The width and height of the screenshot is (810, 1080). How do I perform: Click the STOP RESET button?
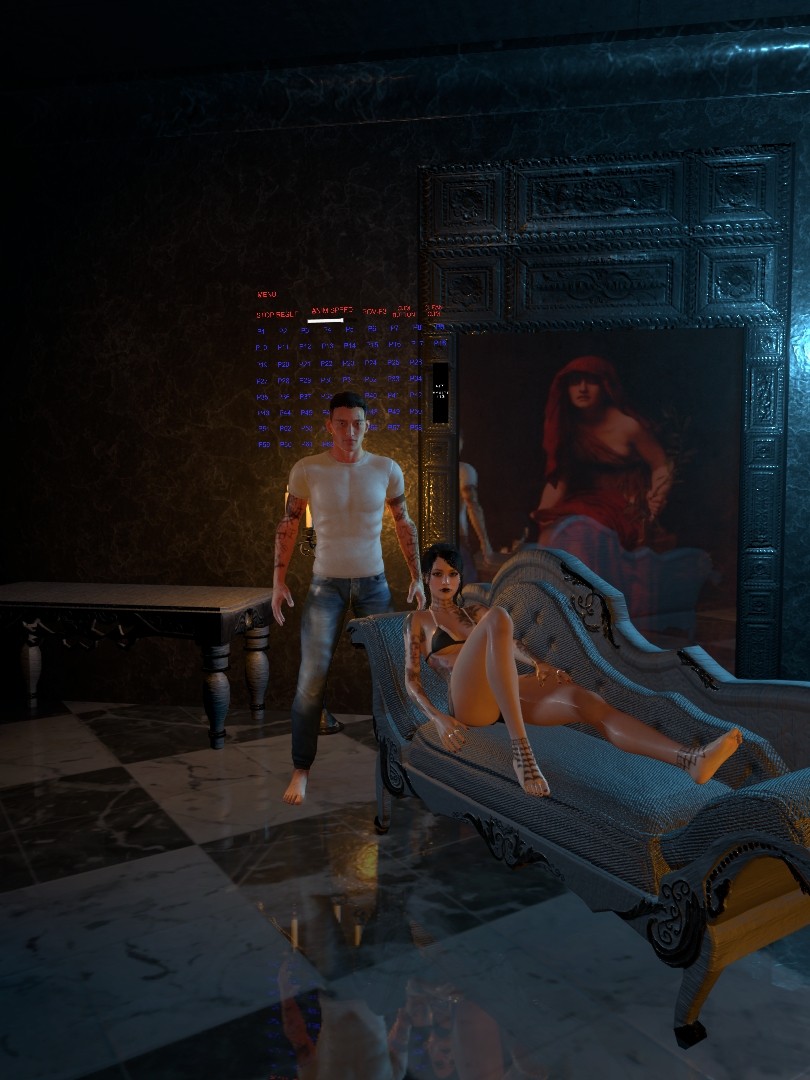coord(276,314)
